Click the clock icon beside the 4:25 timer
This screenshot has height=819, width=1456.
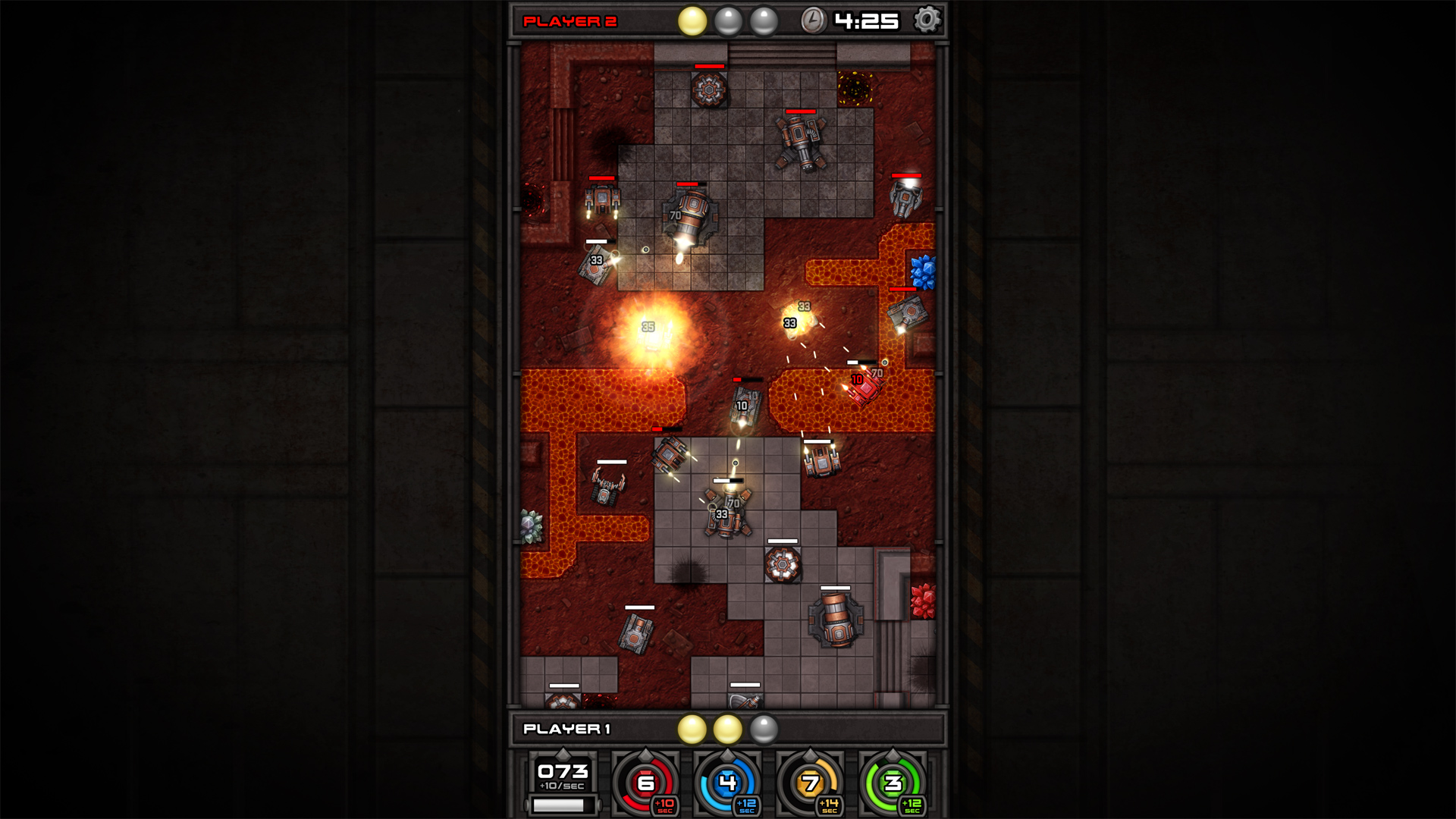(813, 19)
